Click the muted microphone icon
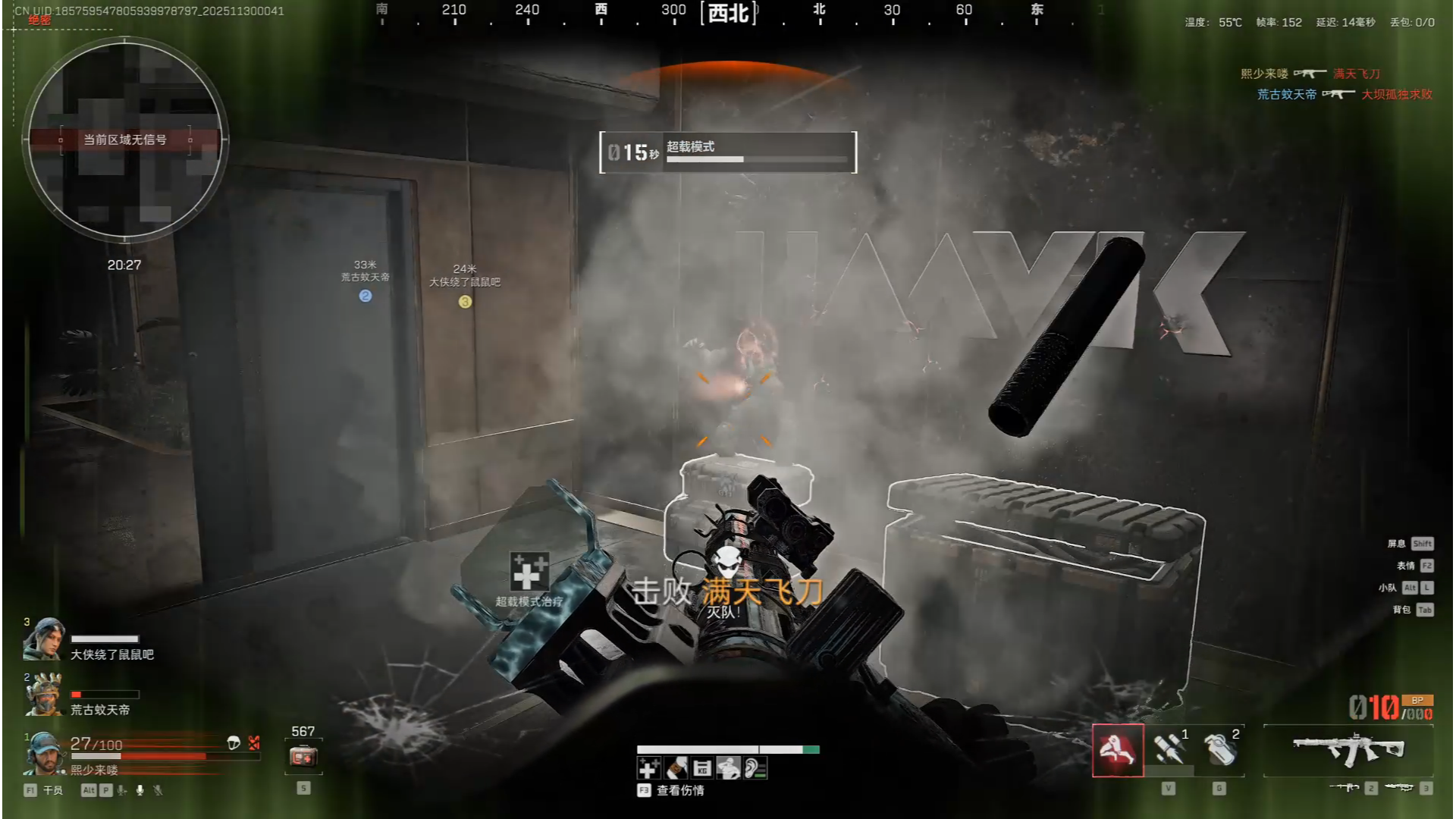 pos(158,790)
